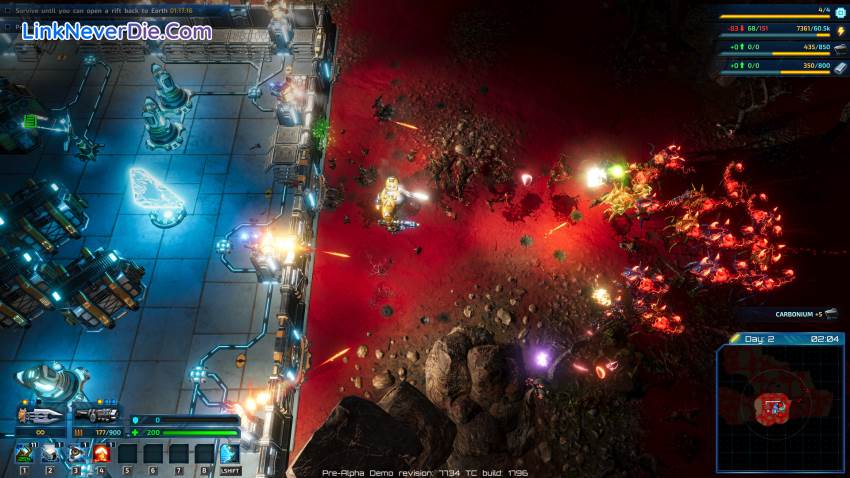Activate the blue dash ability icon
The width and height of the screenshot is (850, 478).
pos(230,453)
